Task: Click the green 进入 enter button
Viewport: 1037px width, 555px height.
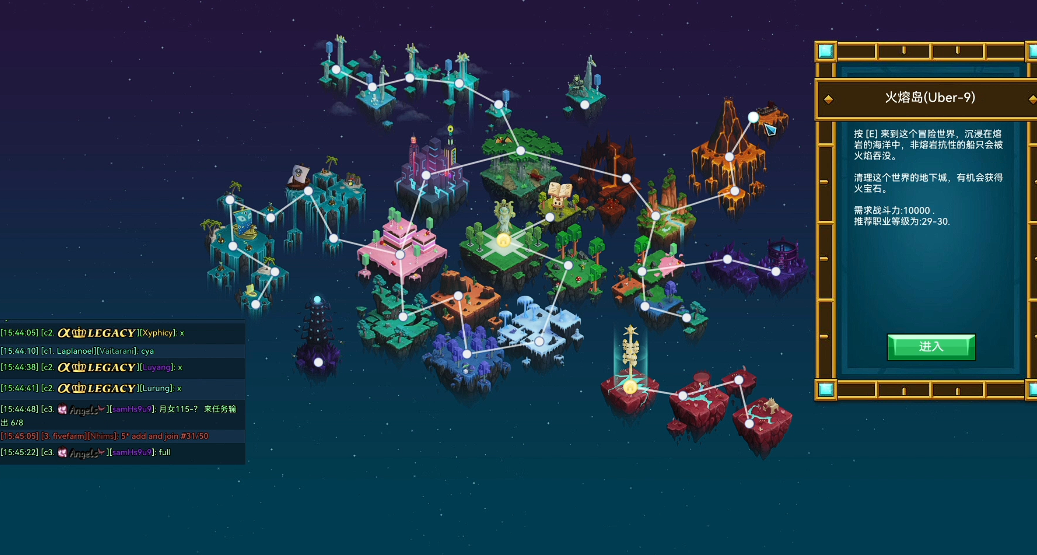Action: (x=930, y=346)
